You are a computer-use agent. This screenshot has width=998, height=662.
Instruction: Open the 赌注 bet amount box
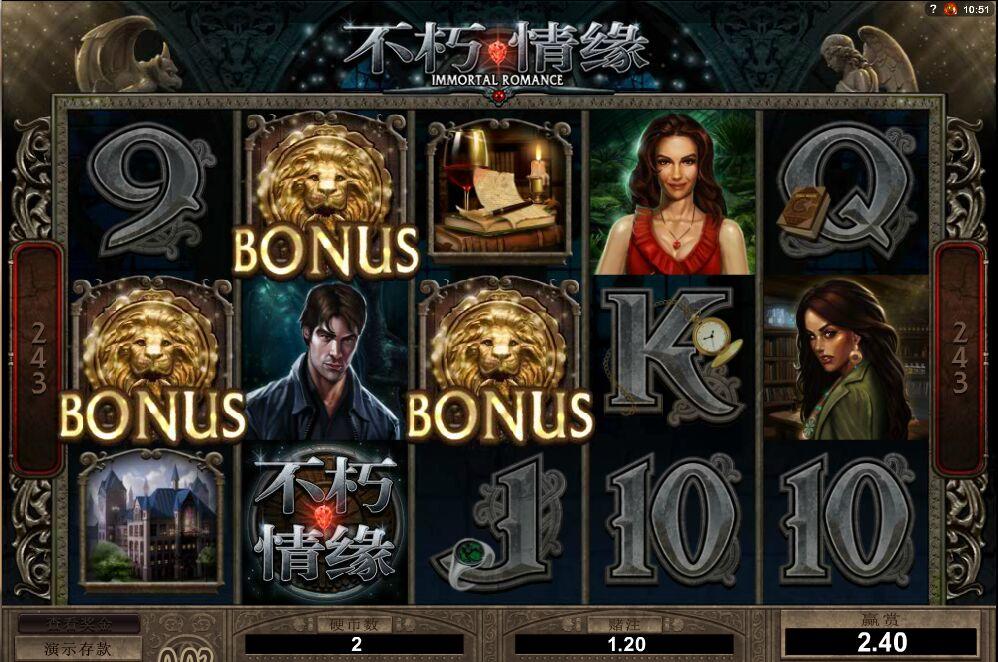click(626, 645)
